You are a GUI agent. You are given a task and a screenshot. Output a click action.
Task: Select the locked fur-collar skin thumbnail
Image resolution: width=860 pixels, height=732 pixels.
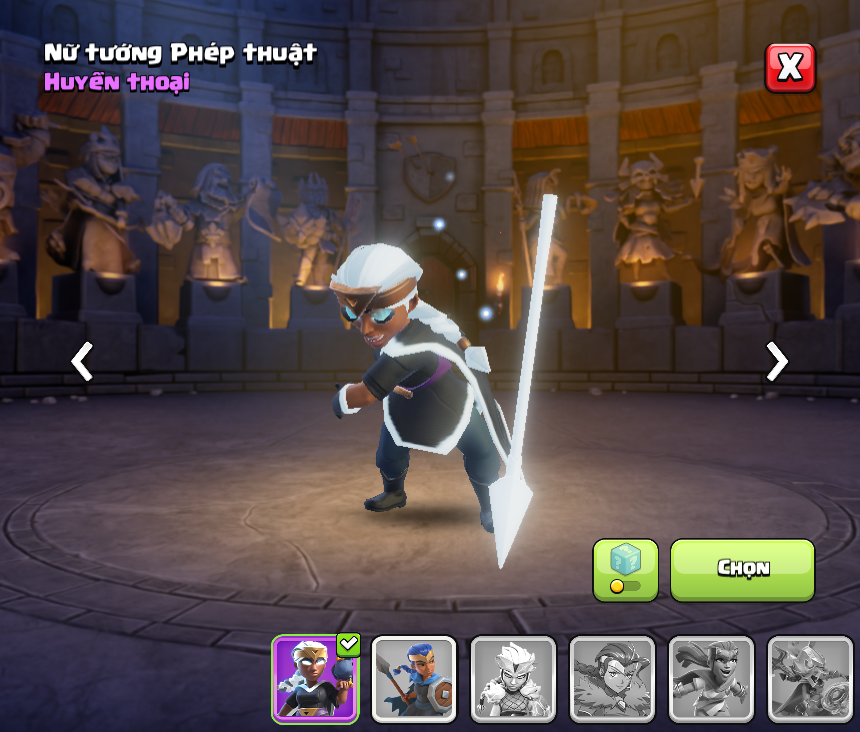coord(612,679)
